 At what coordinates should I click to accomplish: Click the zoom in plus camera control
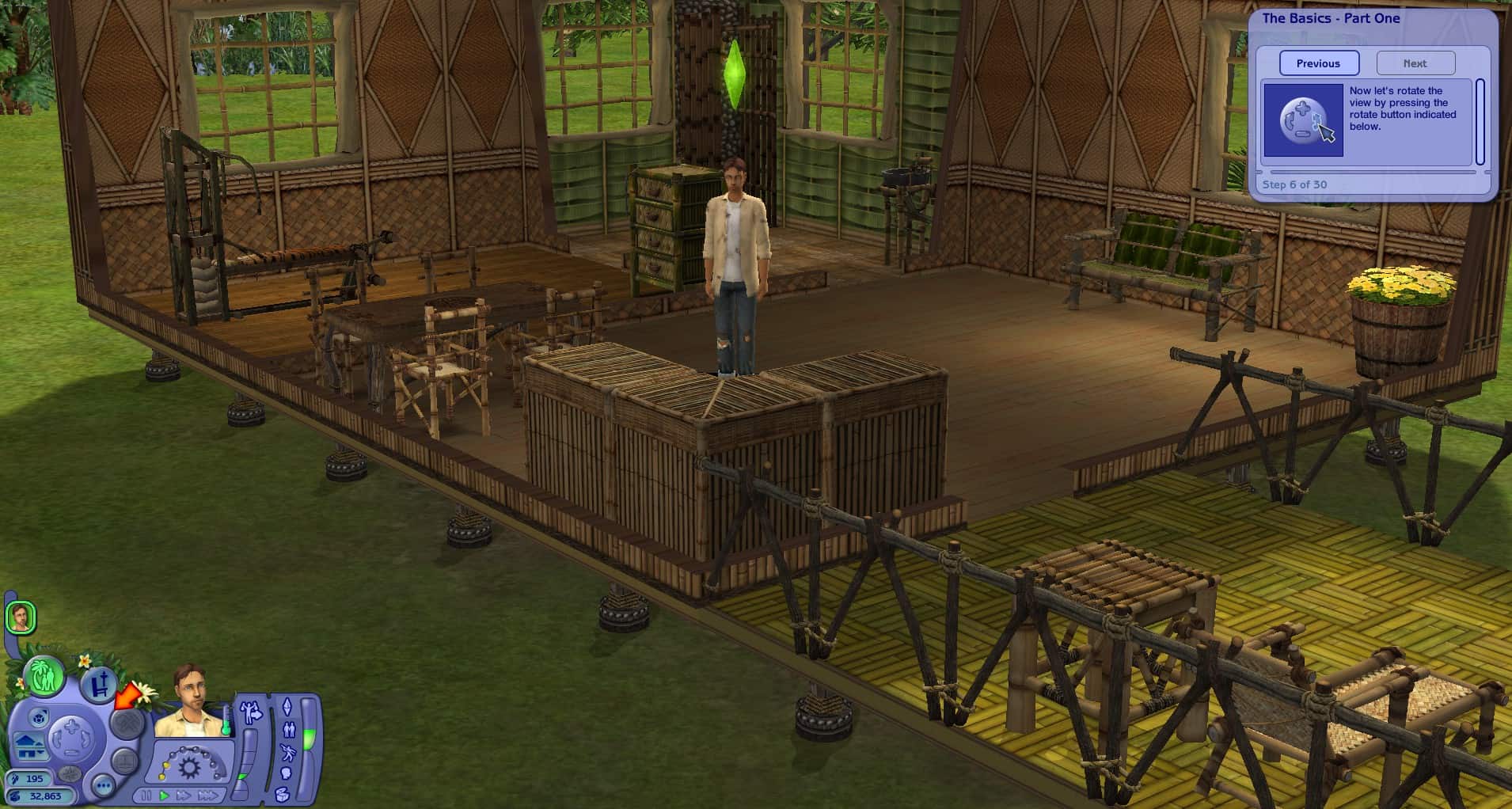[x=71, y=726]
